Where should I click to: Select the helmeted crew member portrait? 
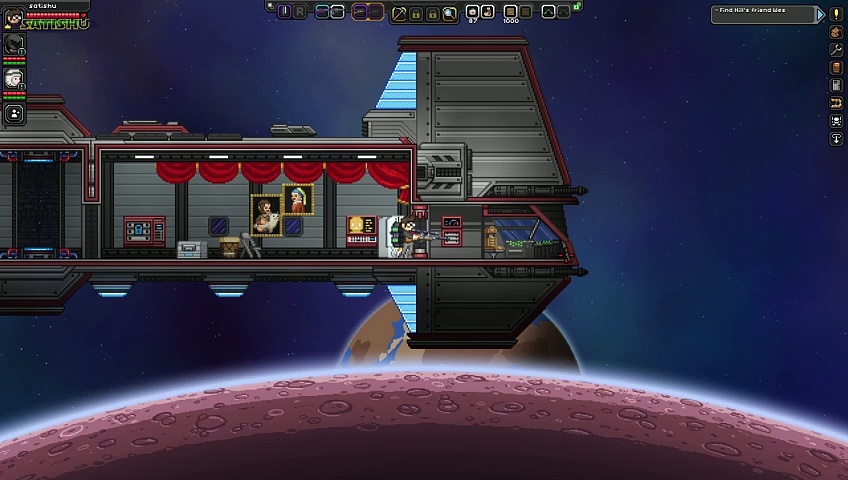tap(14, 43)
